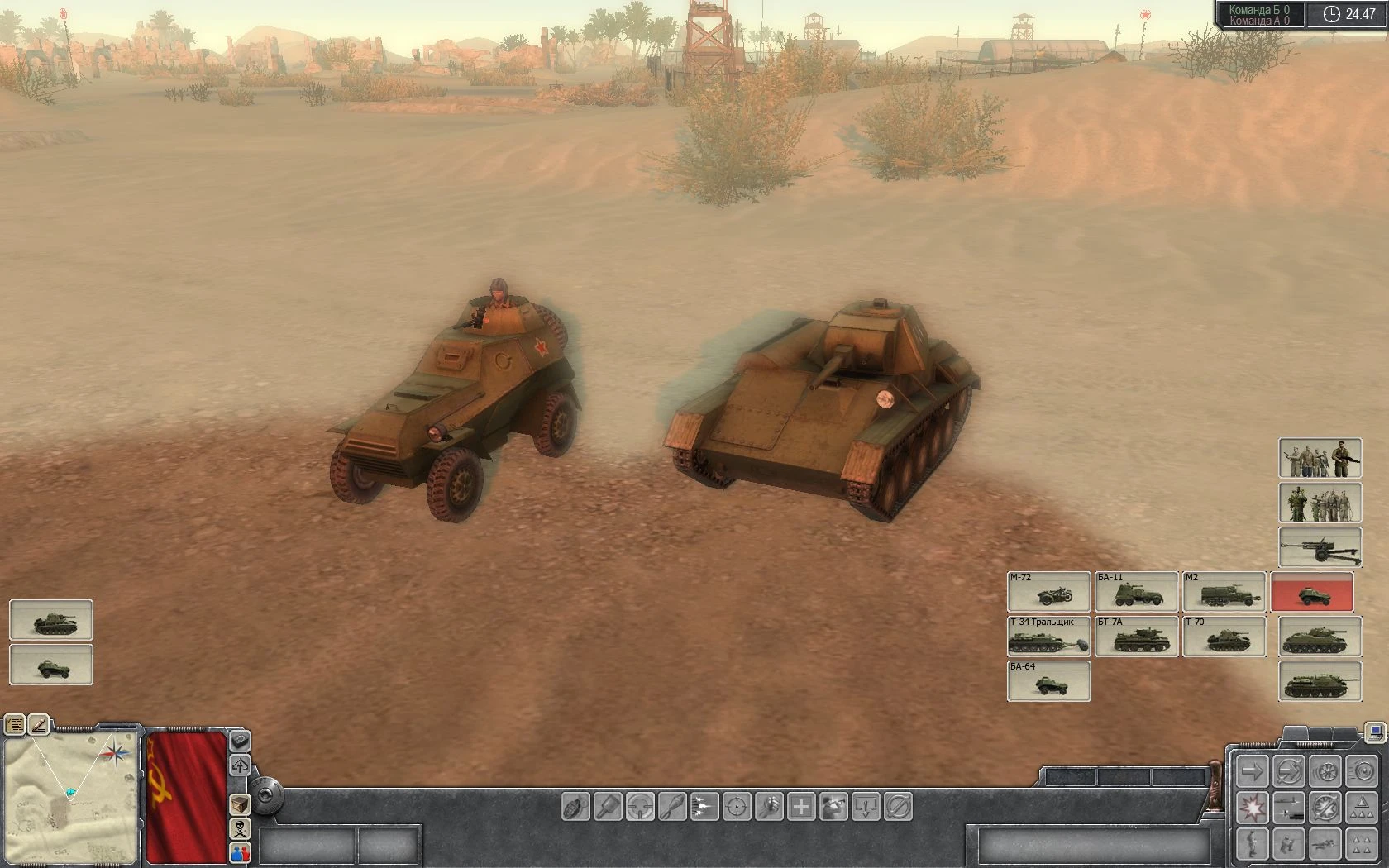Click the hand-to-hand combat fist icon
This screenshot has width=1389, height=868.
(770, 808)
